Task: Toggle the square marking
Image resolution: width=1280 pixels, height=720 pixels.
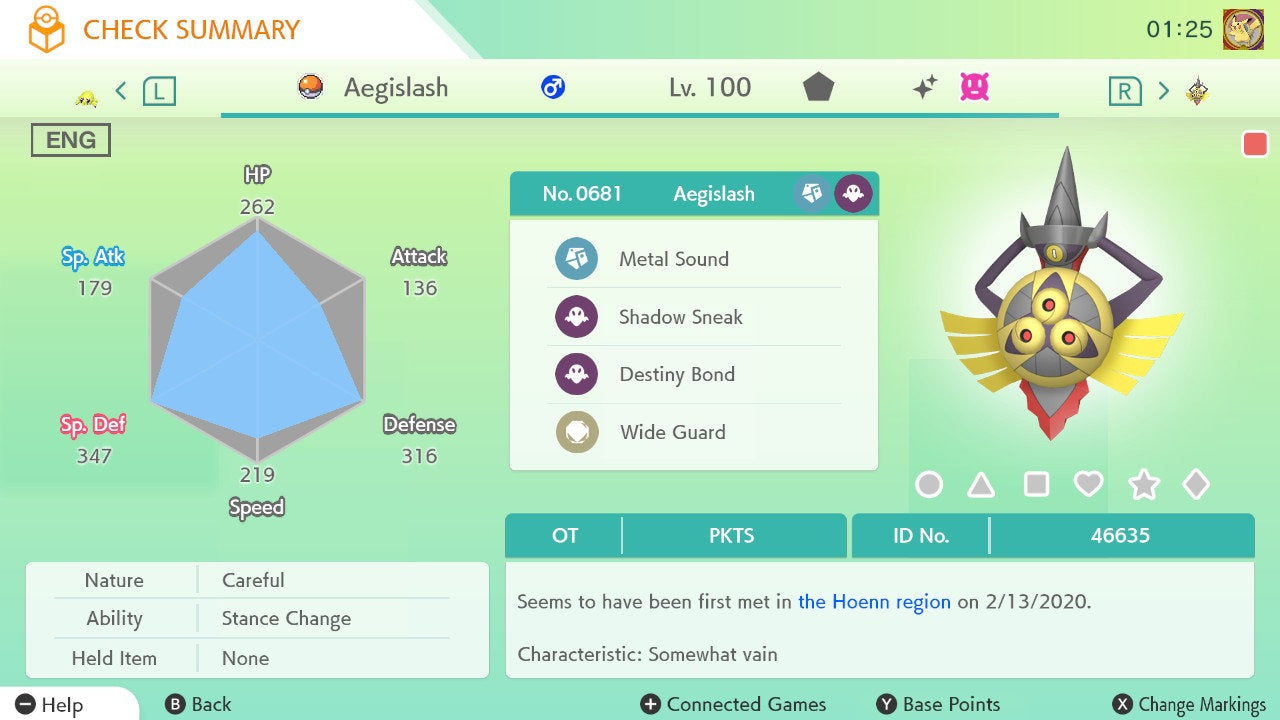Action: (x=1036, y=485)
